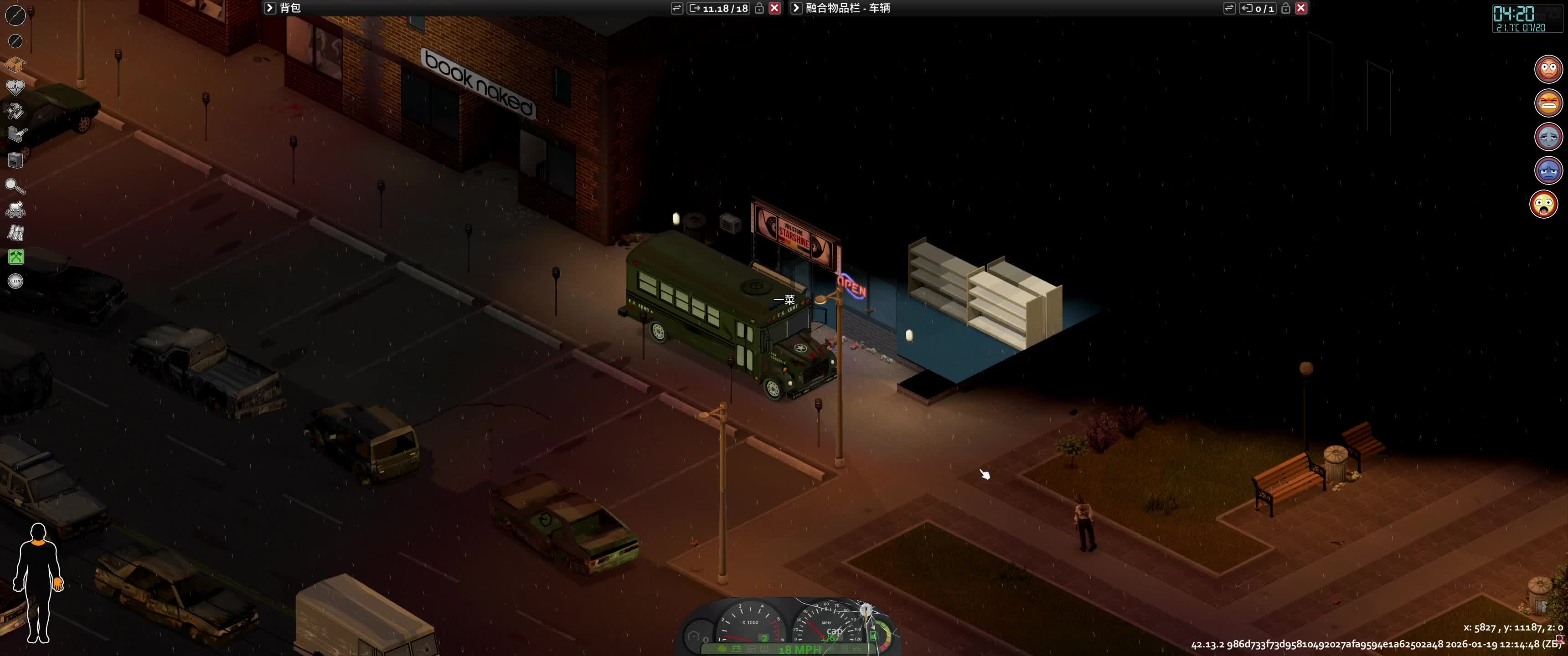Toggle the vehicle loot panel lock
This screenshot has width=1568, height=656.
tap(1285, 8)
